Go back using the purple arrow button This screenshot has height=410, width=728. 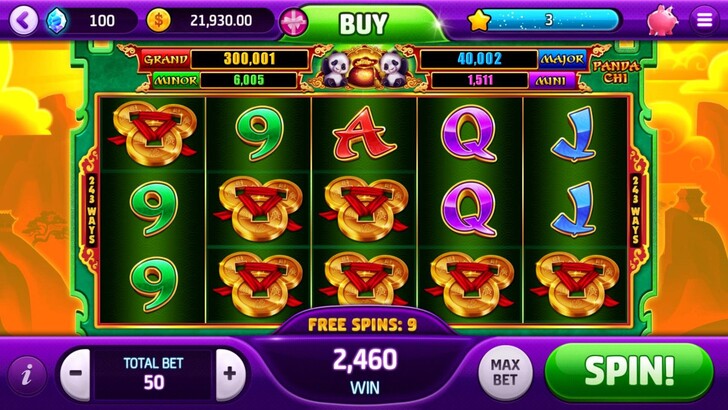point(26,19)
